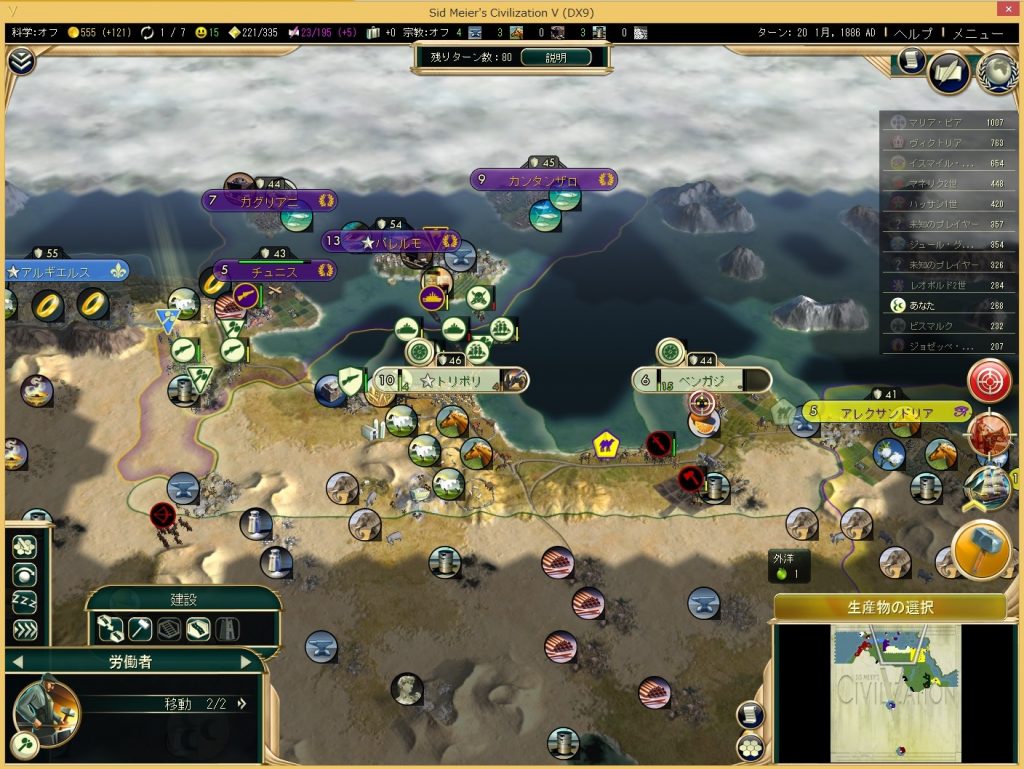Screen dimensions: 1024x769
Task: Click the minimap
Action: (x=896, y=691)
